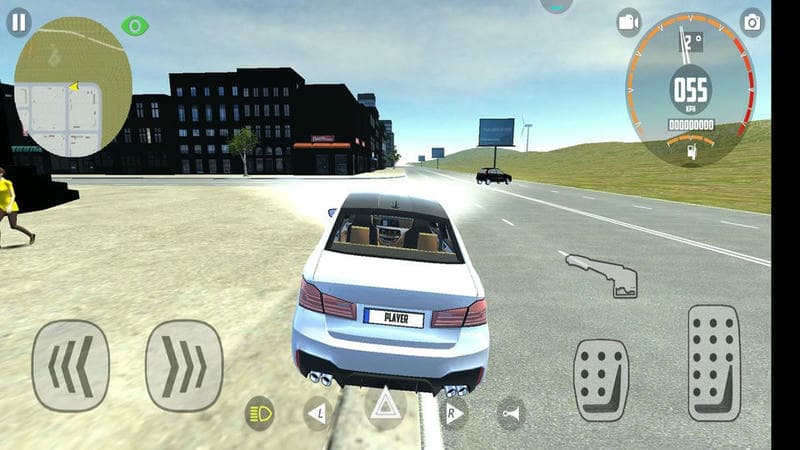
Task: Pull the handbrake lever icon
Action: click(x=602, y=275)
